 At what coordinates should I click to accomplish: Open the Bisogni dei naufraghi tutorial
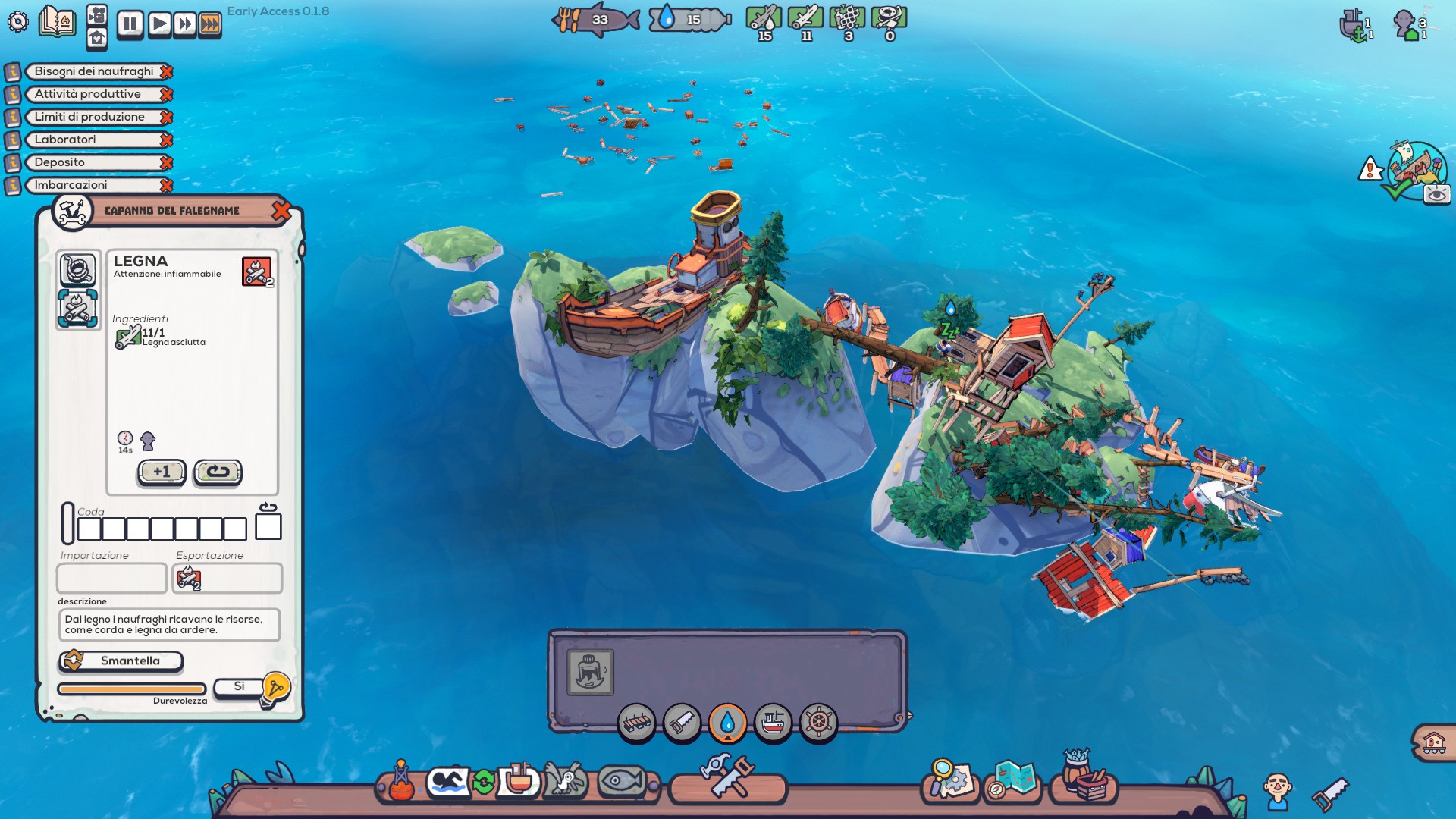point(93,71)
